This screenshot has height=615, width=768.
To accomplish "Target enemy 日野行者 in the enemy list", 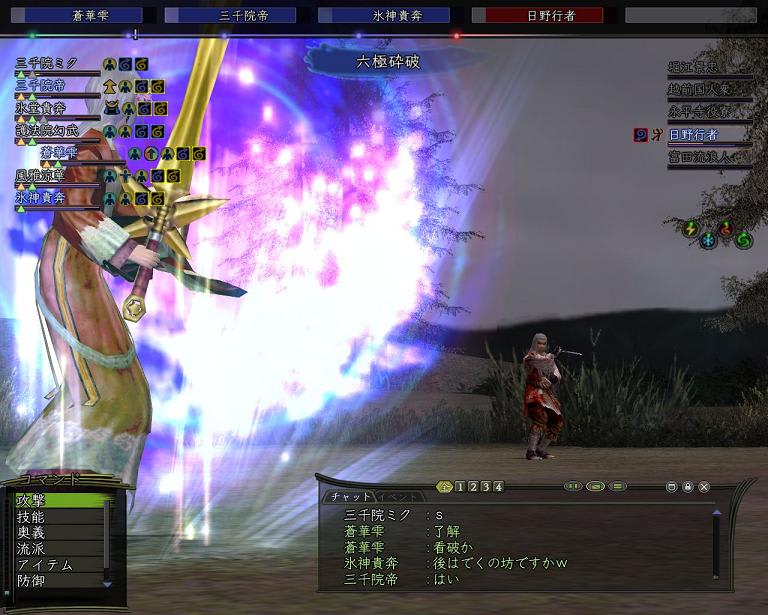I will [x=693, y=134].
